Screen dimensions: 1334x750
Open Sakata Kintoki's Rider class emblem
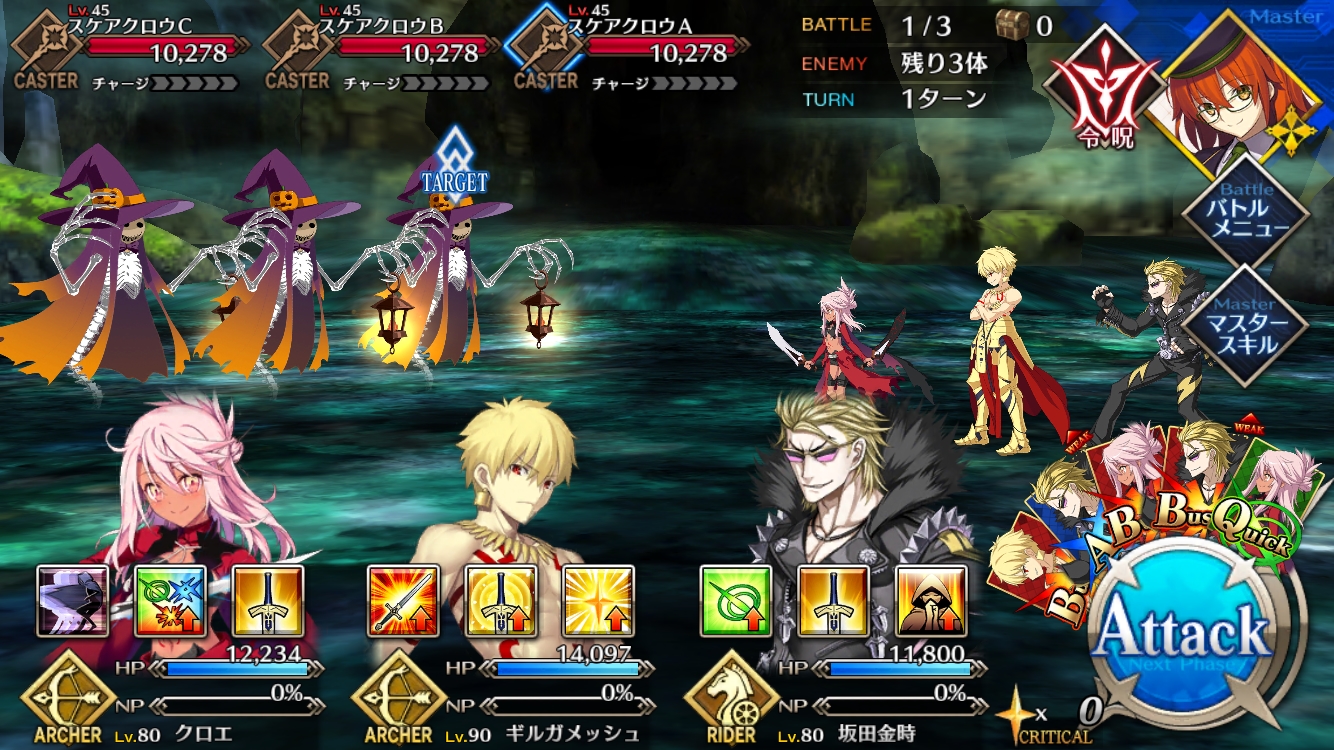point(732,700)
